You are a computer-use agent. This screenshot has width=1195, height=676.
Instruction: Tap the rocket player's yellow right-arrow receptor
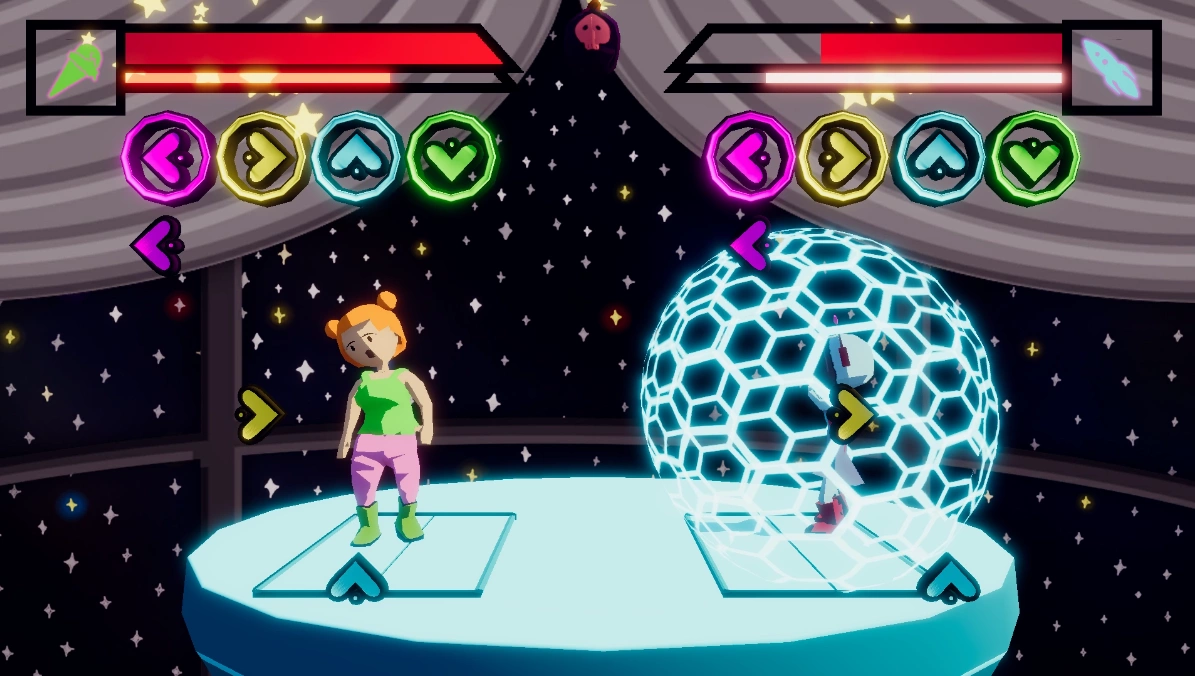pyautogui.click(x=842, y=158)
